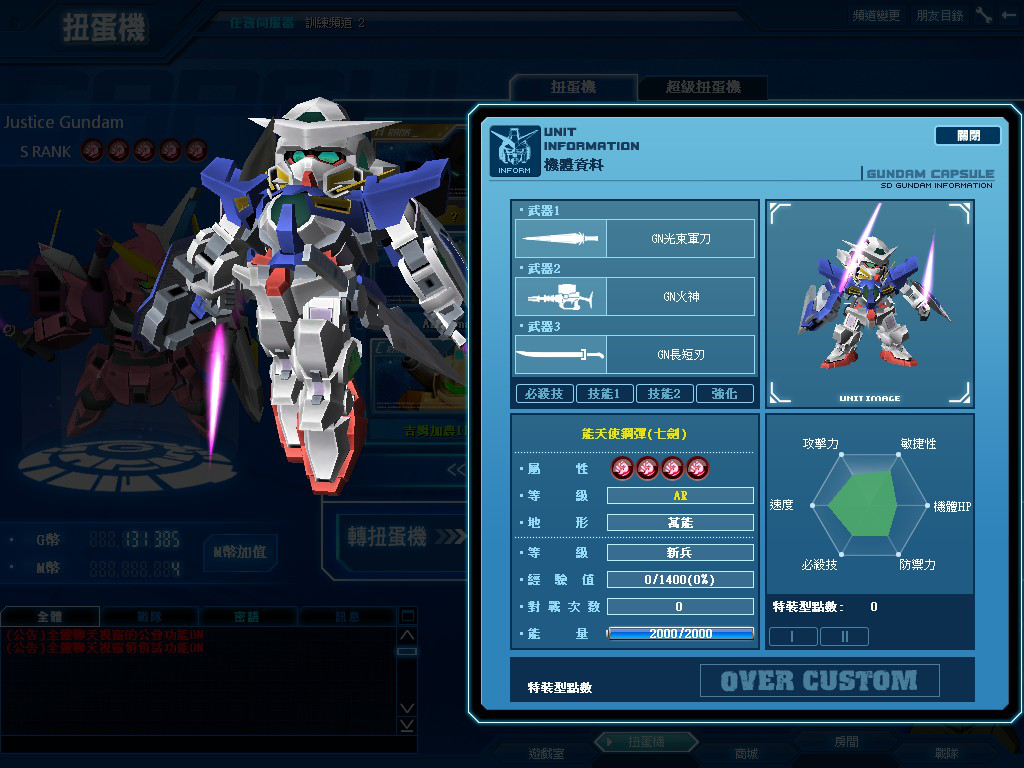Choose weapon 2 GN火神
This screenshot has width=1024, height=768.
635,297
